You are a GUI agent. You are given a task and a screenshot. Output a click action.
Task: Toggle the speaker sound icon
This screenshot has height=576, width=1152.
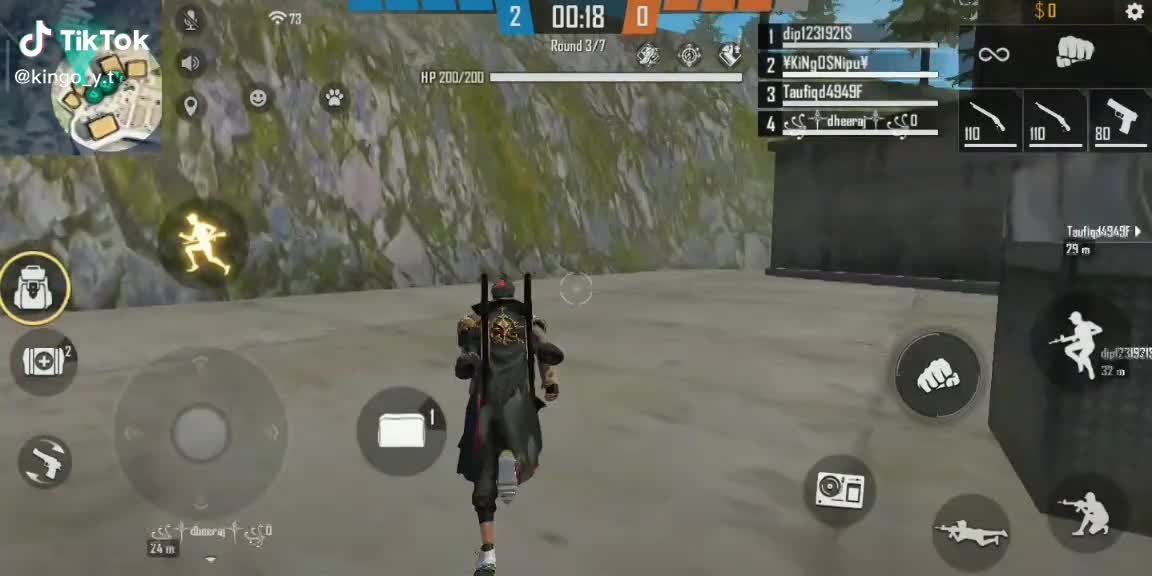coord(190,63)
